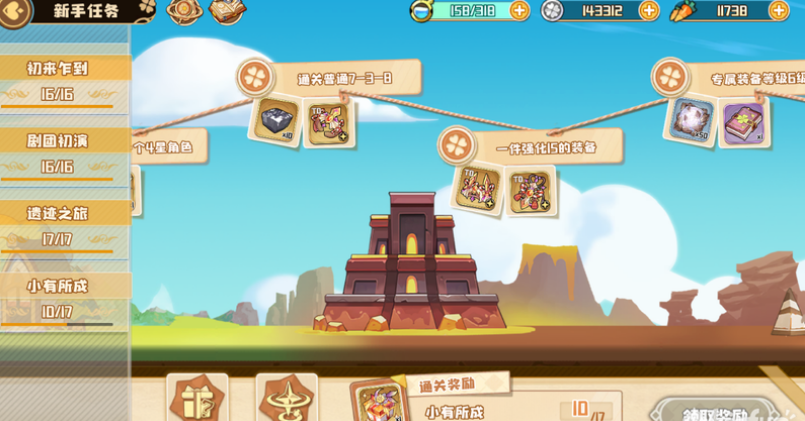Open the flower medallion icon in header
The width and height of the screenshot is (805, 421).
point(185,11)
